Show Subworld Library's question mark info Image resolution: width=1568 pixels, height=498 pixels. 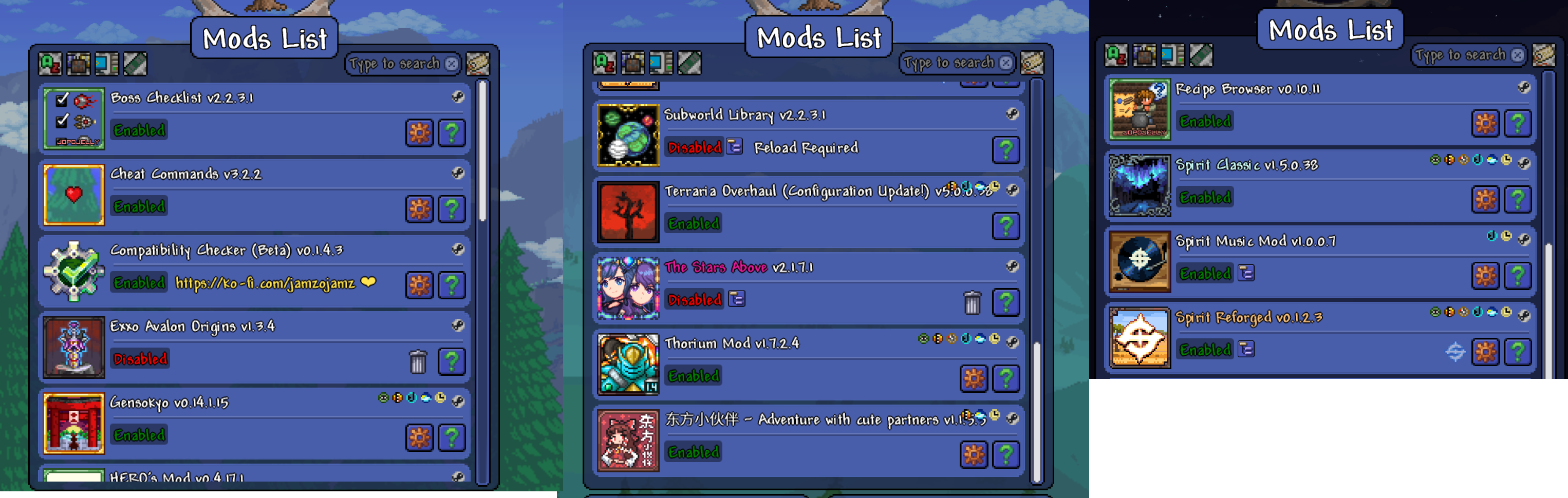[1005, 149]
